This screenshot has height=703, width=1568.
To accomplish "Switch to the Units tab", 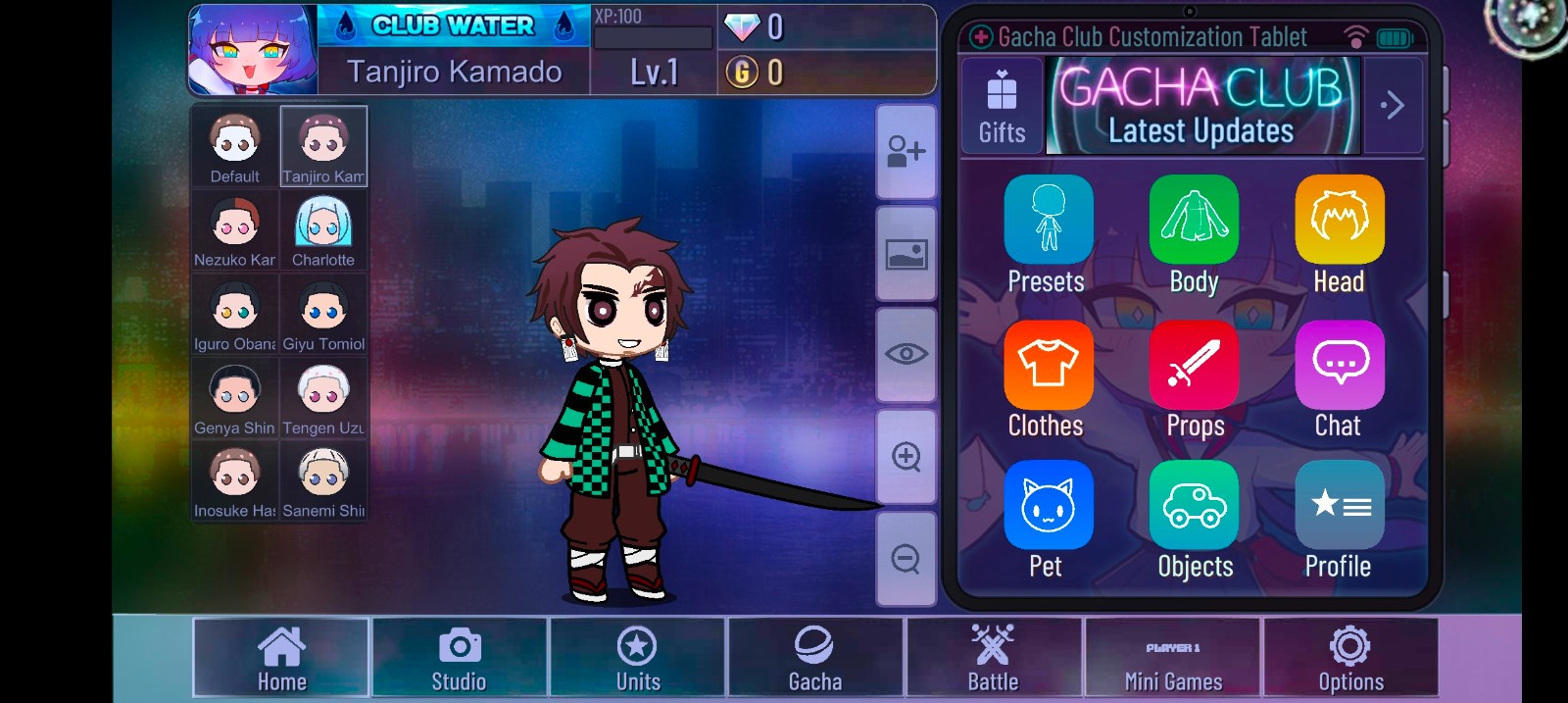I will pos(638,658).
